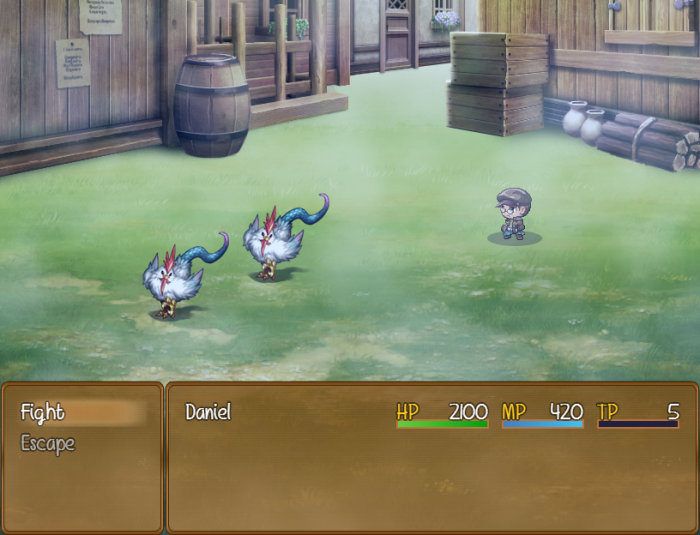Image resolution: width=700 pixels, height=535 pixels.
Task: Select Daniel's party status row
Action: tap(430, 413)
